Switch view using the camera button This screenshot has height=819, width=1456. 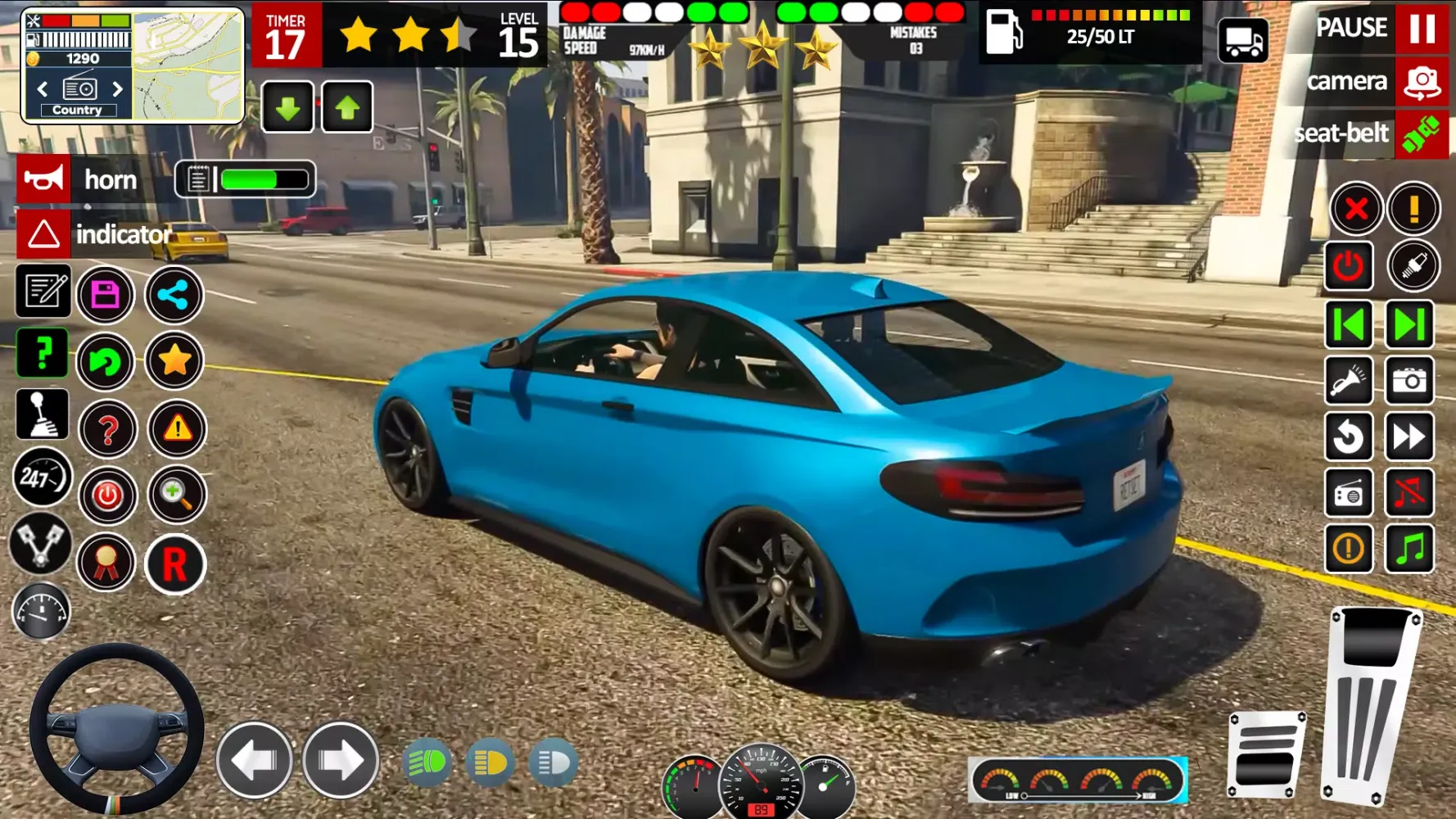[x=1422, y=82]
